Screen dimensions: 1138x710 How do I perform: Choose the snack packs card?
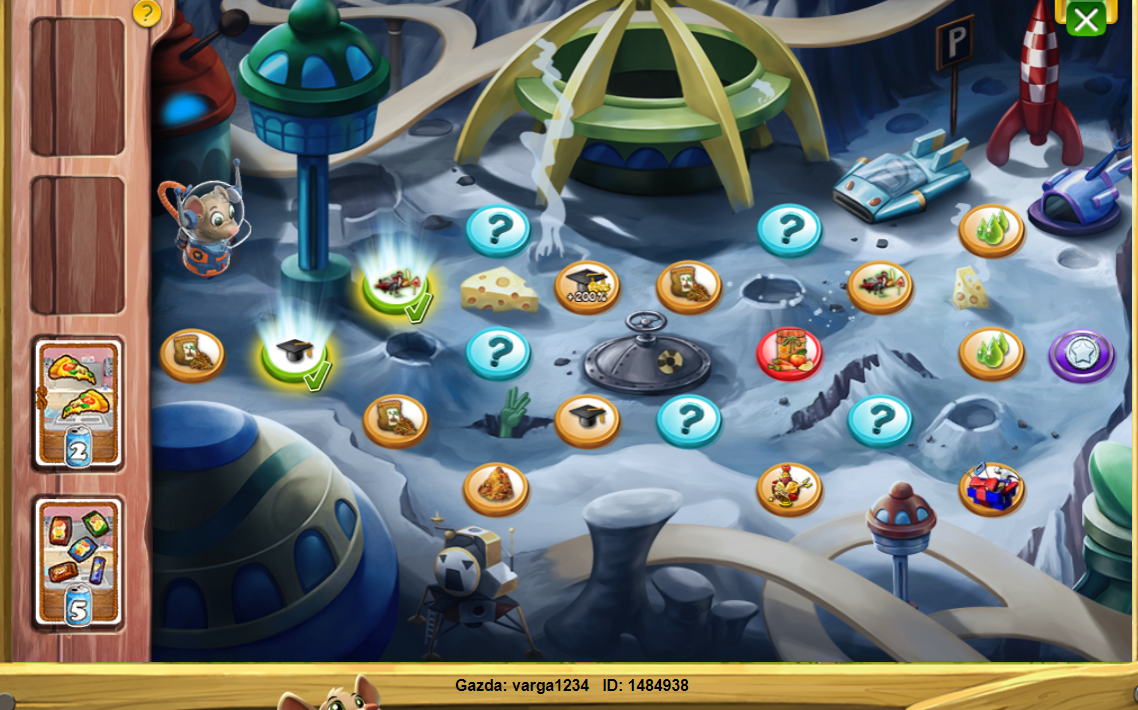coord(79,562)
